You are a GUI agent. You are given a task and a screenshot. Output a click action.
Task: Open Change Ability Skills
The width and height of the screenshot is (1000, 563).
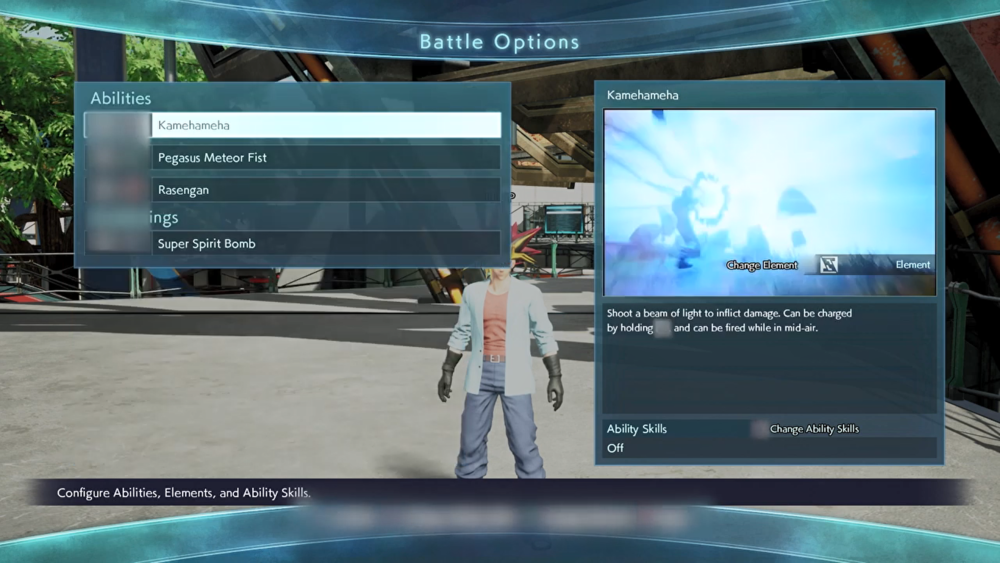coord(813,429)
